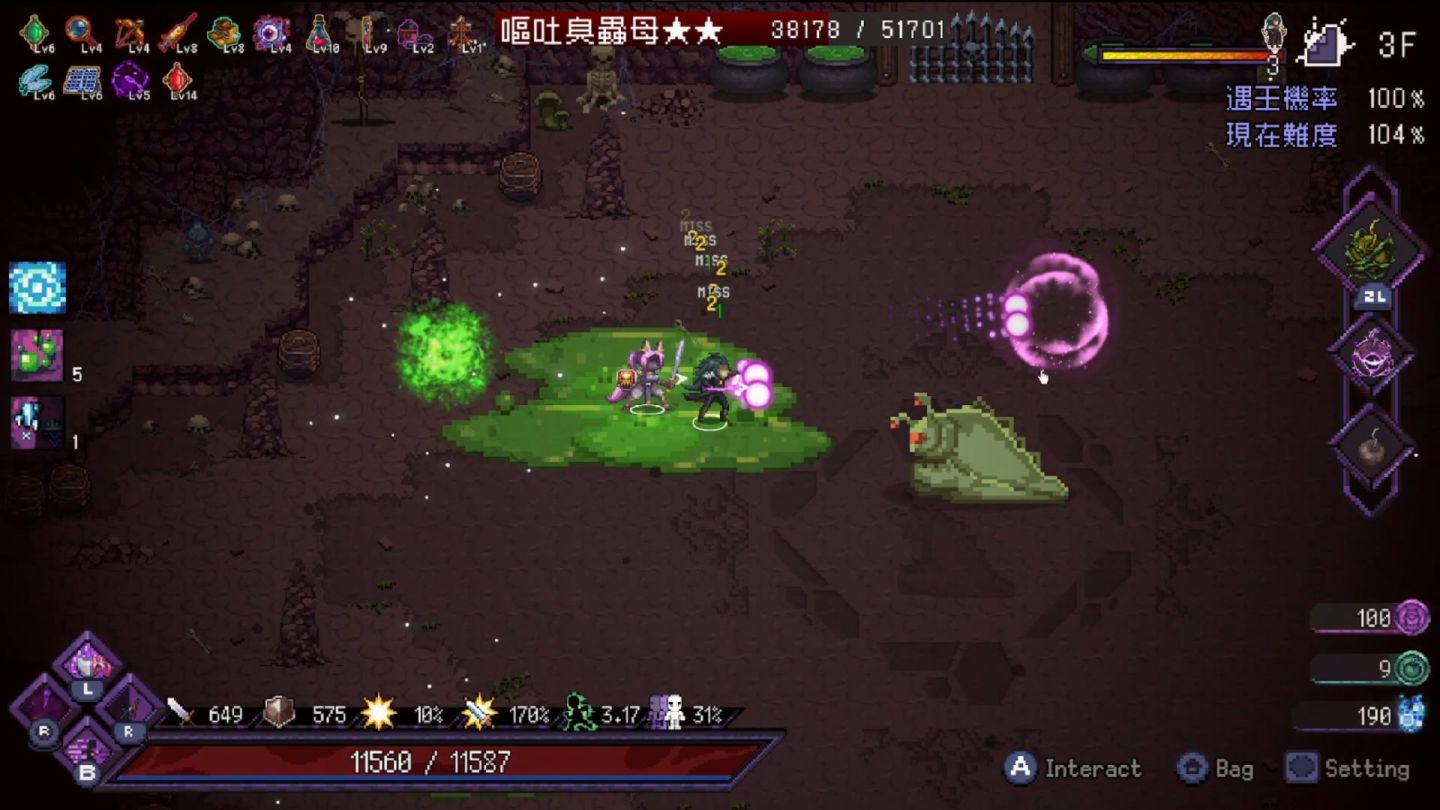Image resolution: width=1440 pixels, height=810 pixels.
Task: Click the green poison bubbles status icon
Action: click(x=37, y=355)
